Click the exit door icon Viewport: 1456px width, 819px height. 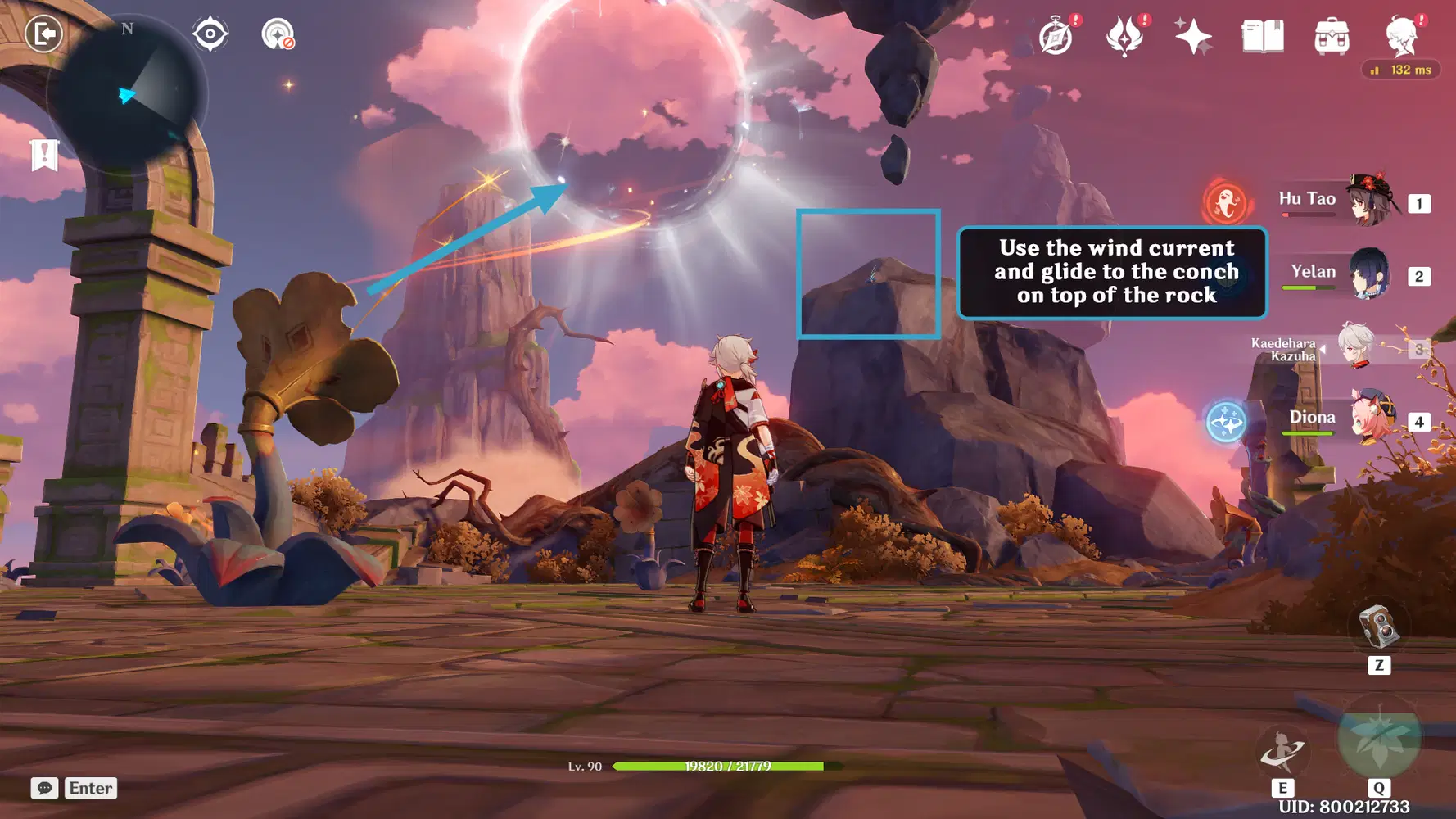tap(43, 34)
